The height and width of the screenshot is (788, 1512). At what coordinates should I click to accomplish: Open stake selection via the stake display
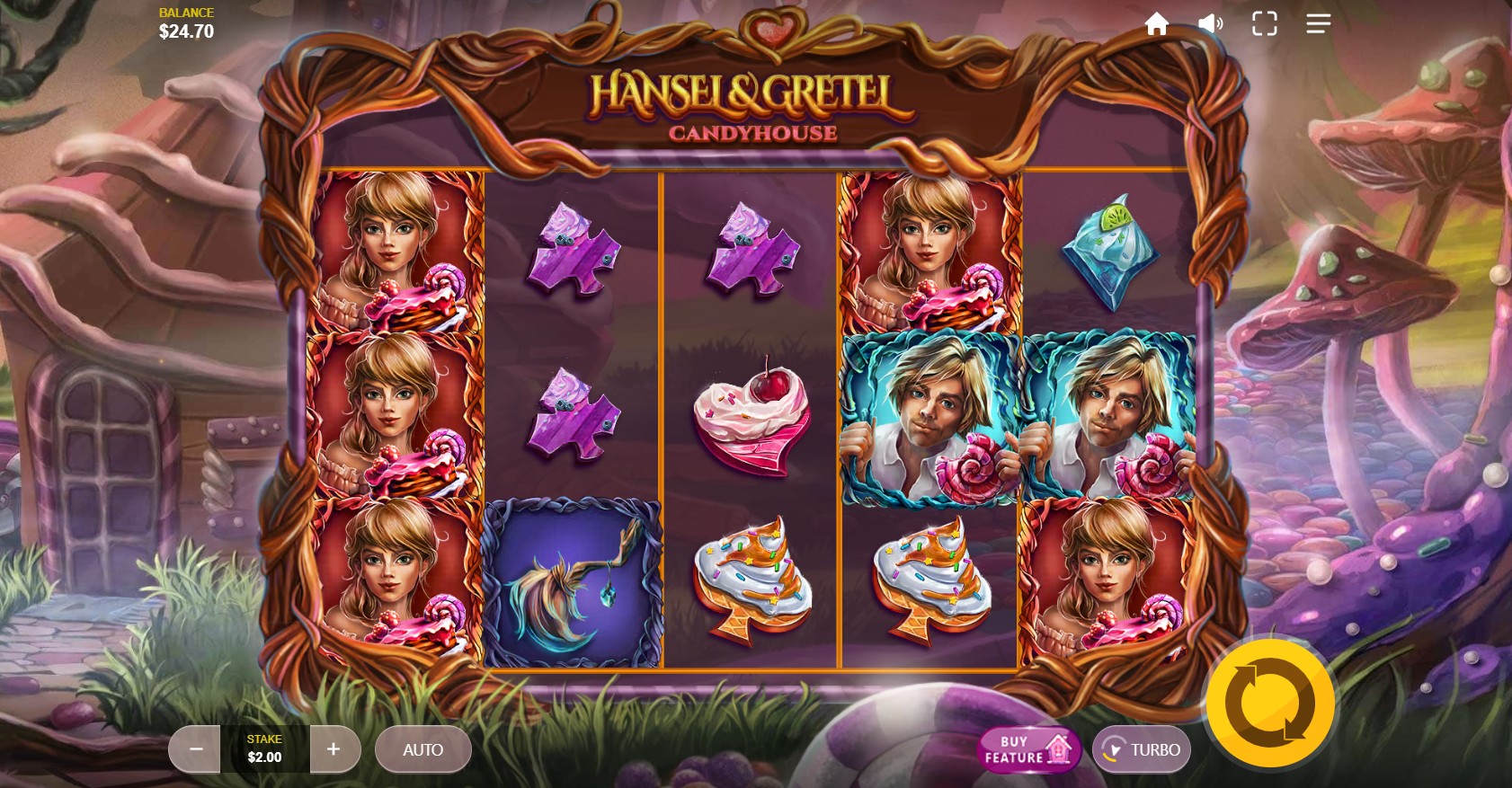[263, 748]
